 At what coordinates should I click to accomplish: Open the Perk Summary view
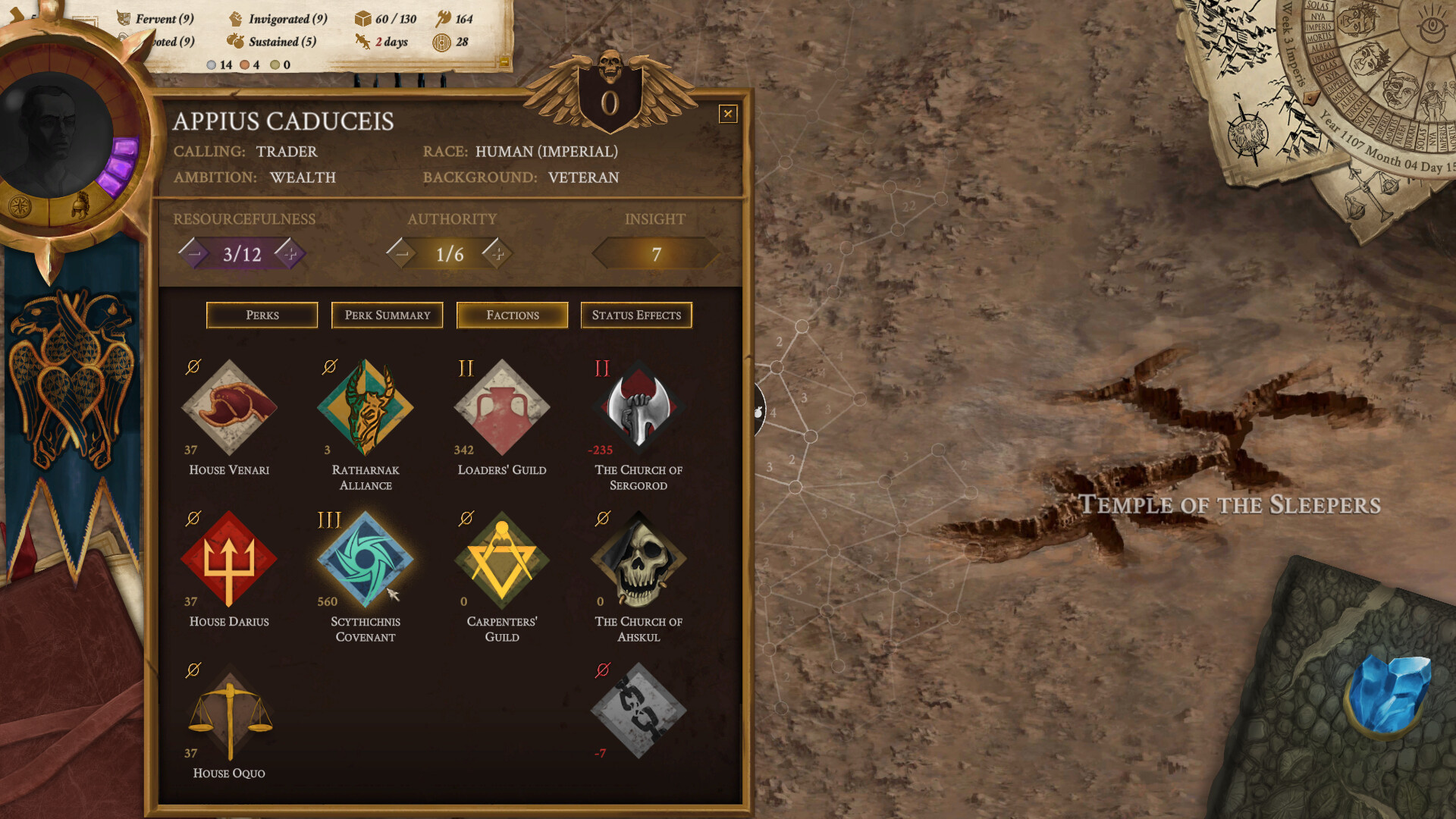[387, 315]
